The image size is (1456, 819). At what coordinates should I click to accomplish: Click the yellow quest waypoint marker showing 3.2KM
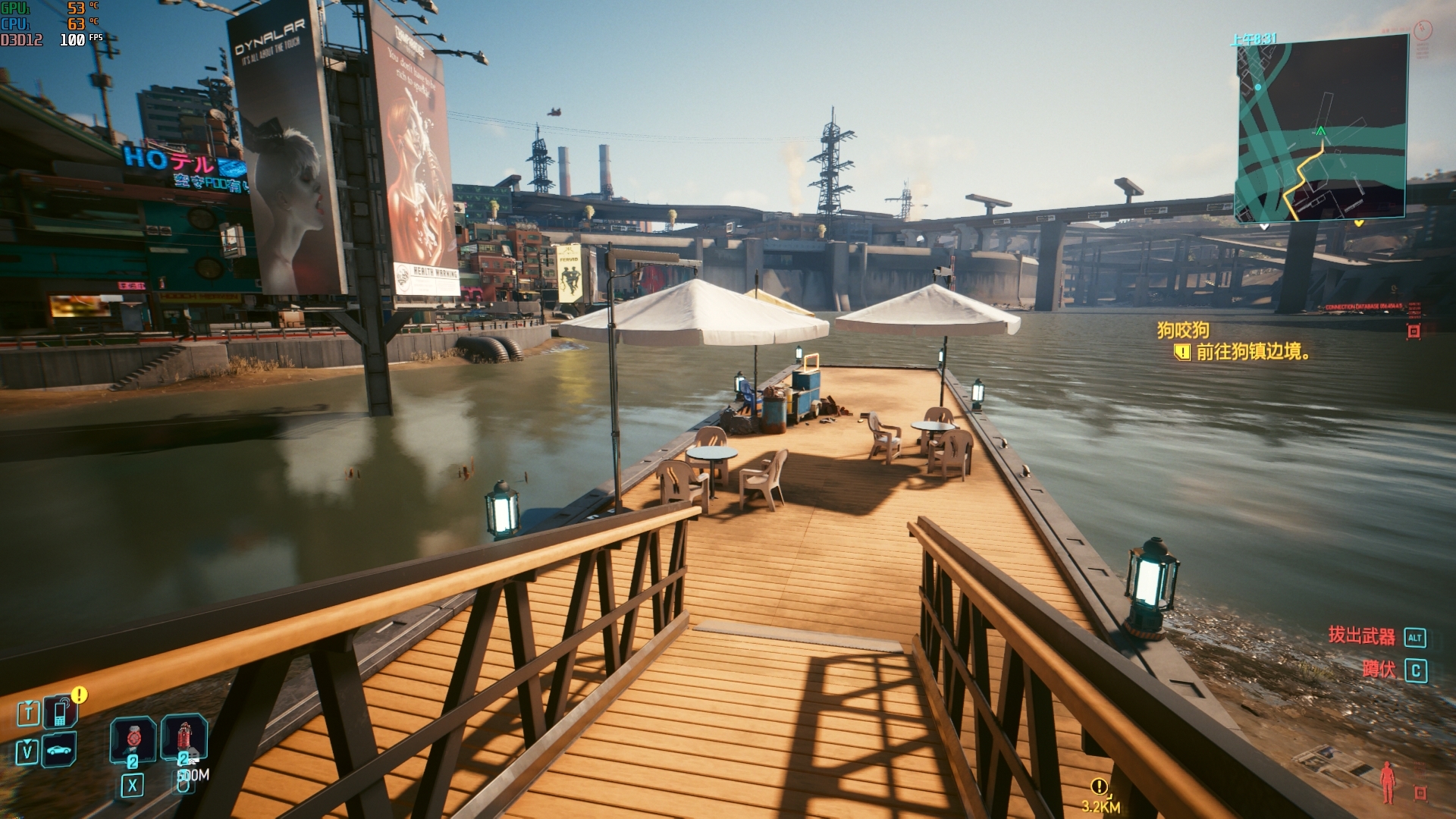pyautogui.click(x=1099, y=786)
